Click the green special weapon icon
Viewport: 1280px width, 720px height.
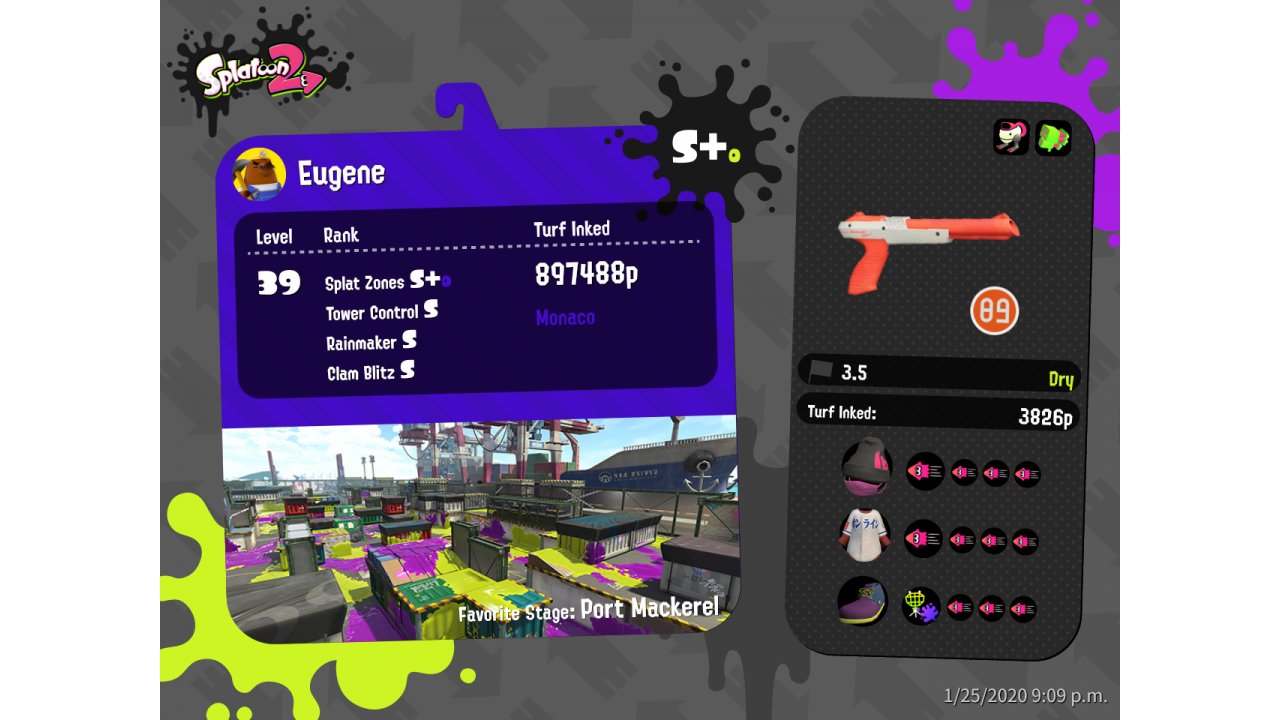coord(1052,137)
